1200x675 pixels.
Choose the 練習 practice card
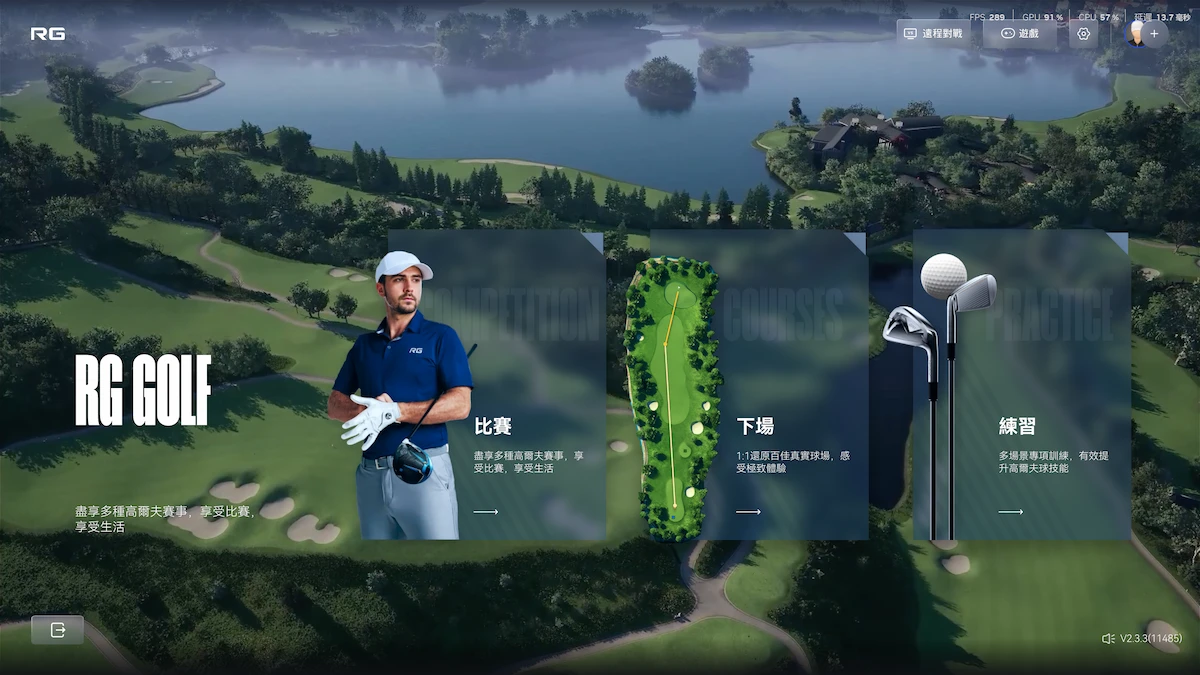(1022, 386)
